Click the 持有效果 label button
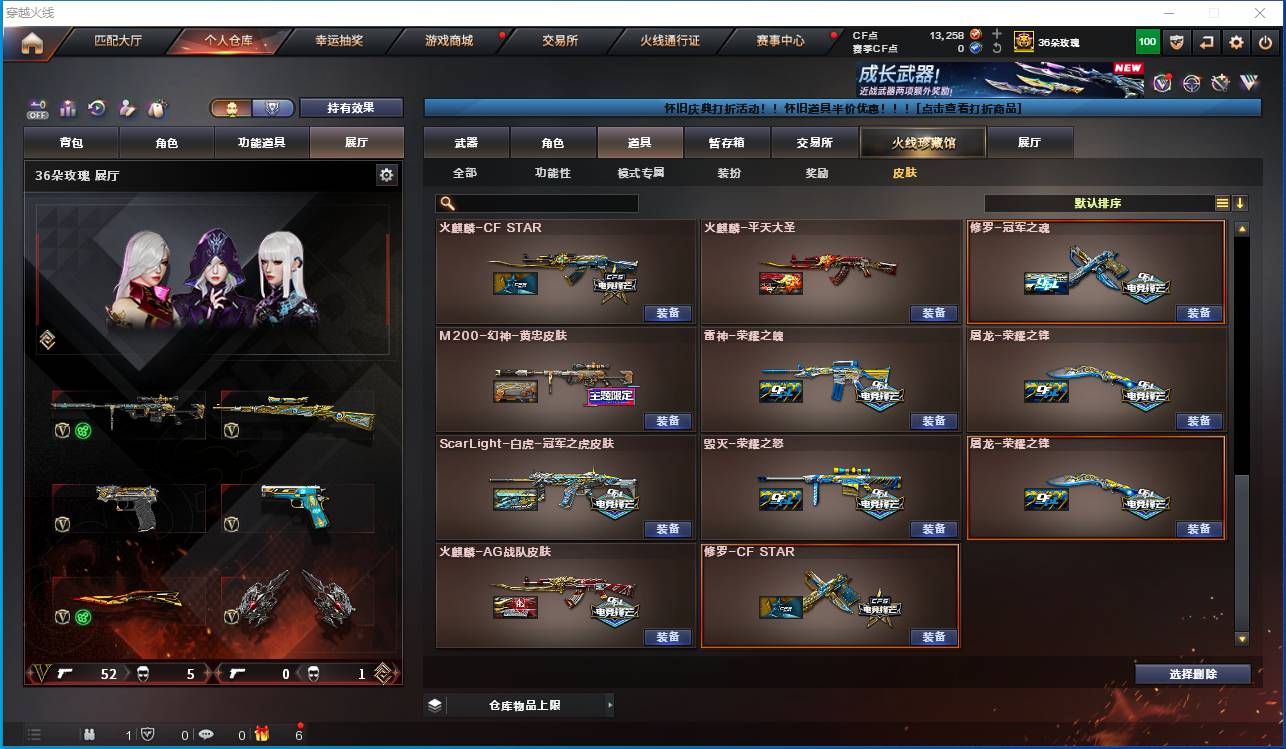 point(350,107)
